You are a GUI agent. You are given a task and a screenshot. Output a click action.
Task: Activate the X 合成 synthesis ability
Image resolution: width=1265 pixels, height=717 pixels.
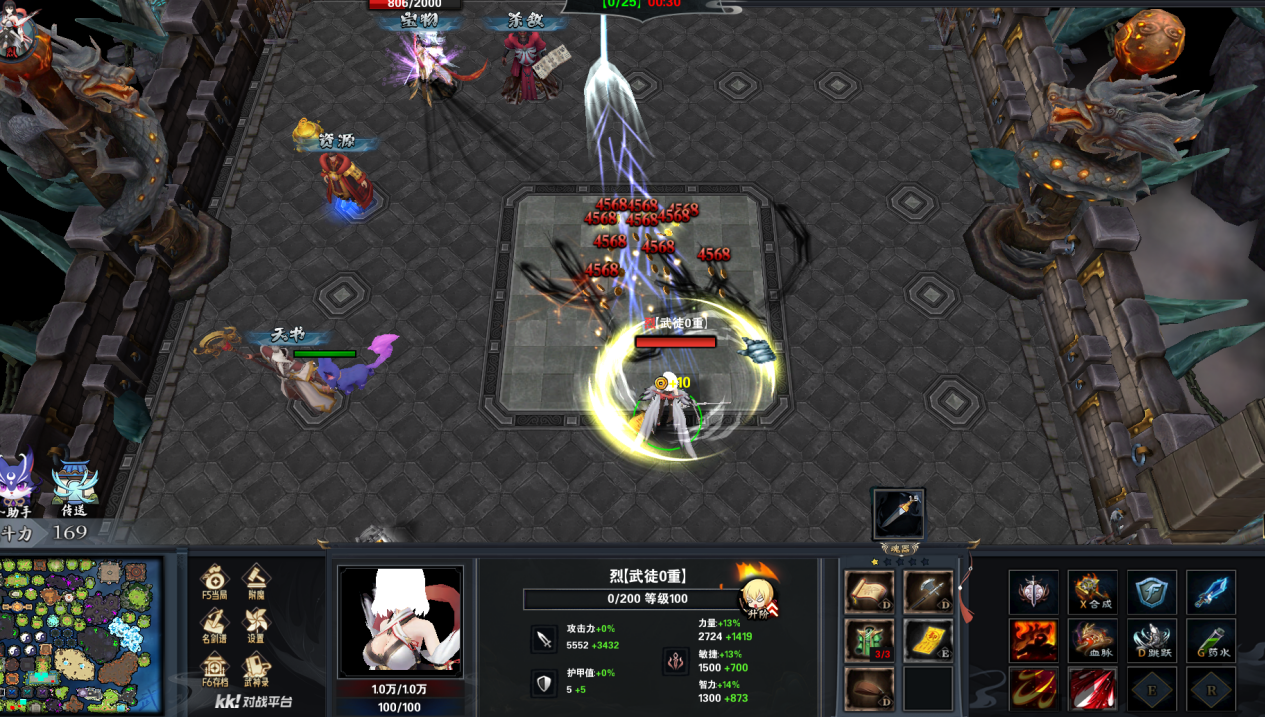coord(1092,592)
